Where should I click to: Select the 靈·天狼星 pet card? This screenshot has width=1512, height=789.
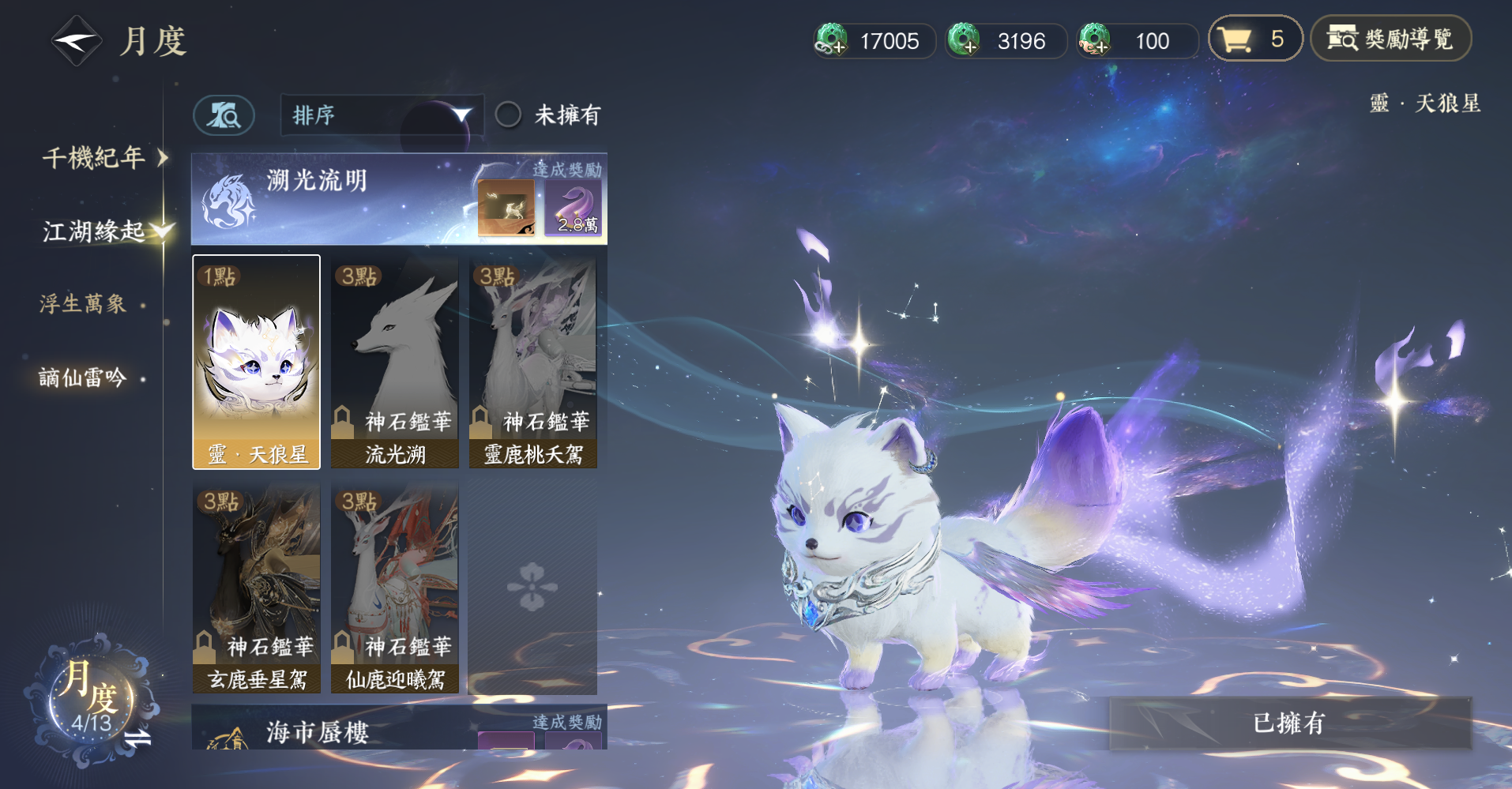[x=257, y=362]
